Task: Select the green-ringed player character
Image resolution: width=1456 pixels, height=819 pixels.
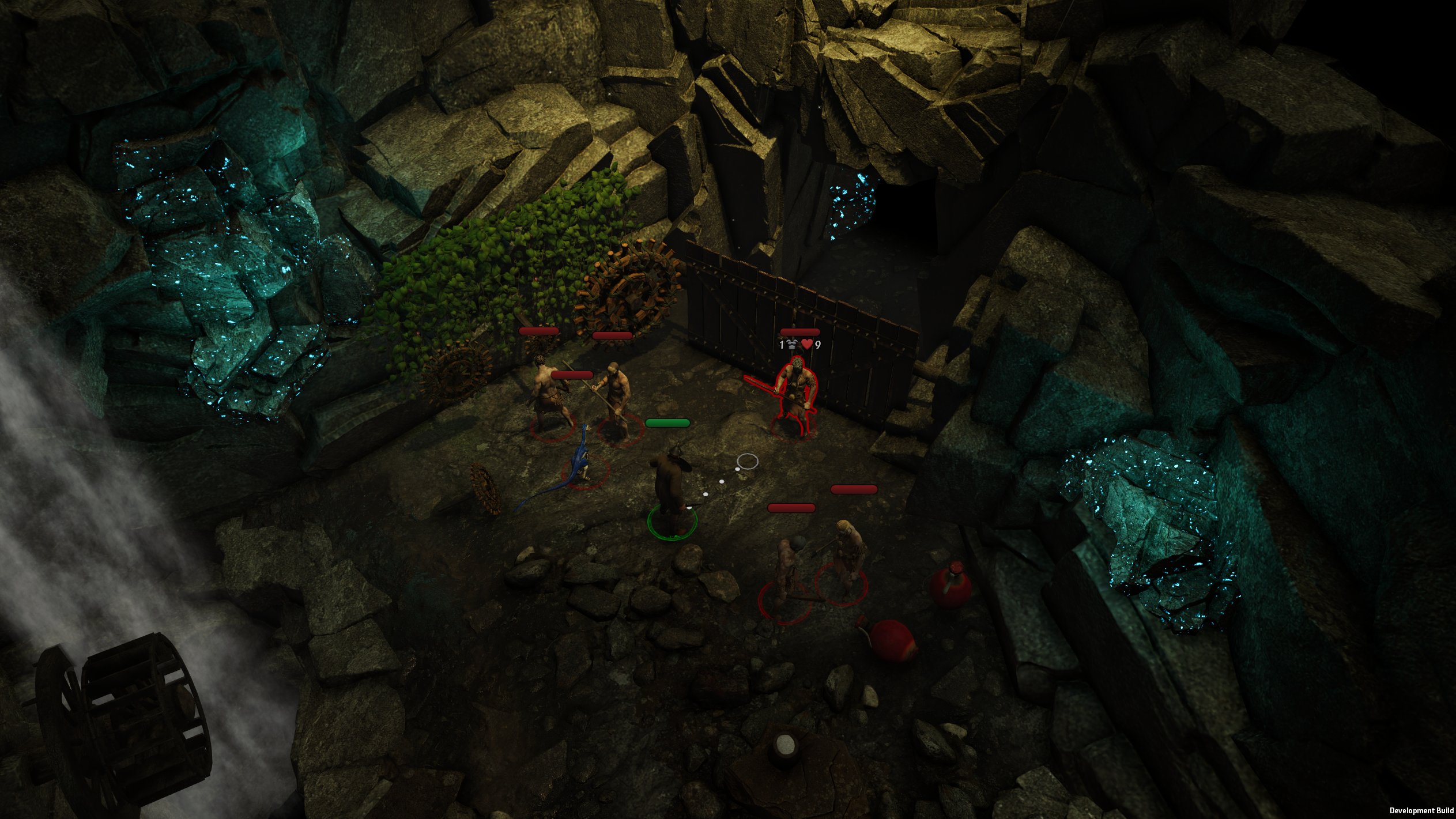Action: (x=671, y=487)
